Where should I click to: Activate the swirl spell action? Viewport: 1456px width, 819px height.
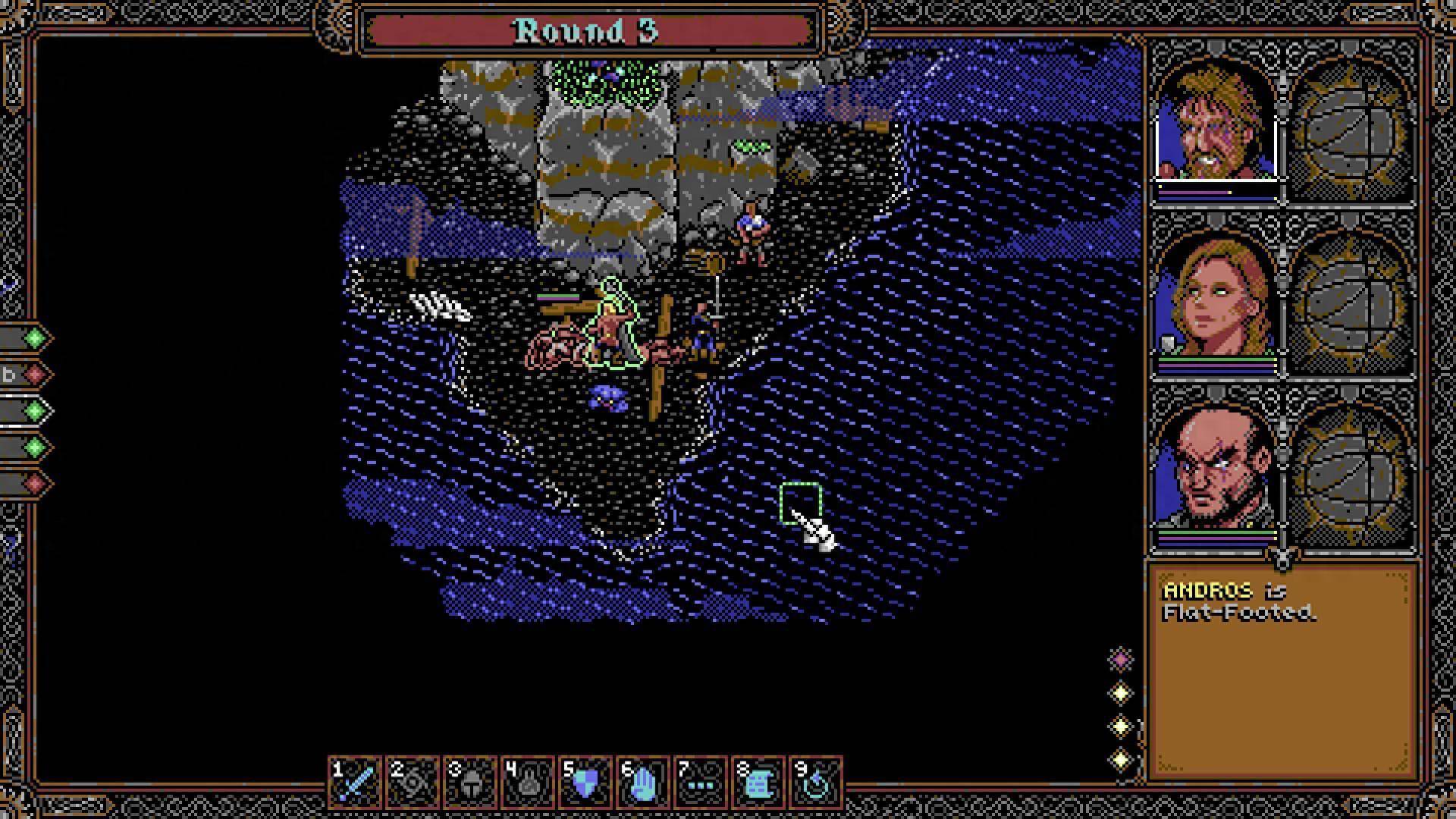(413, 781)
